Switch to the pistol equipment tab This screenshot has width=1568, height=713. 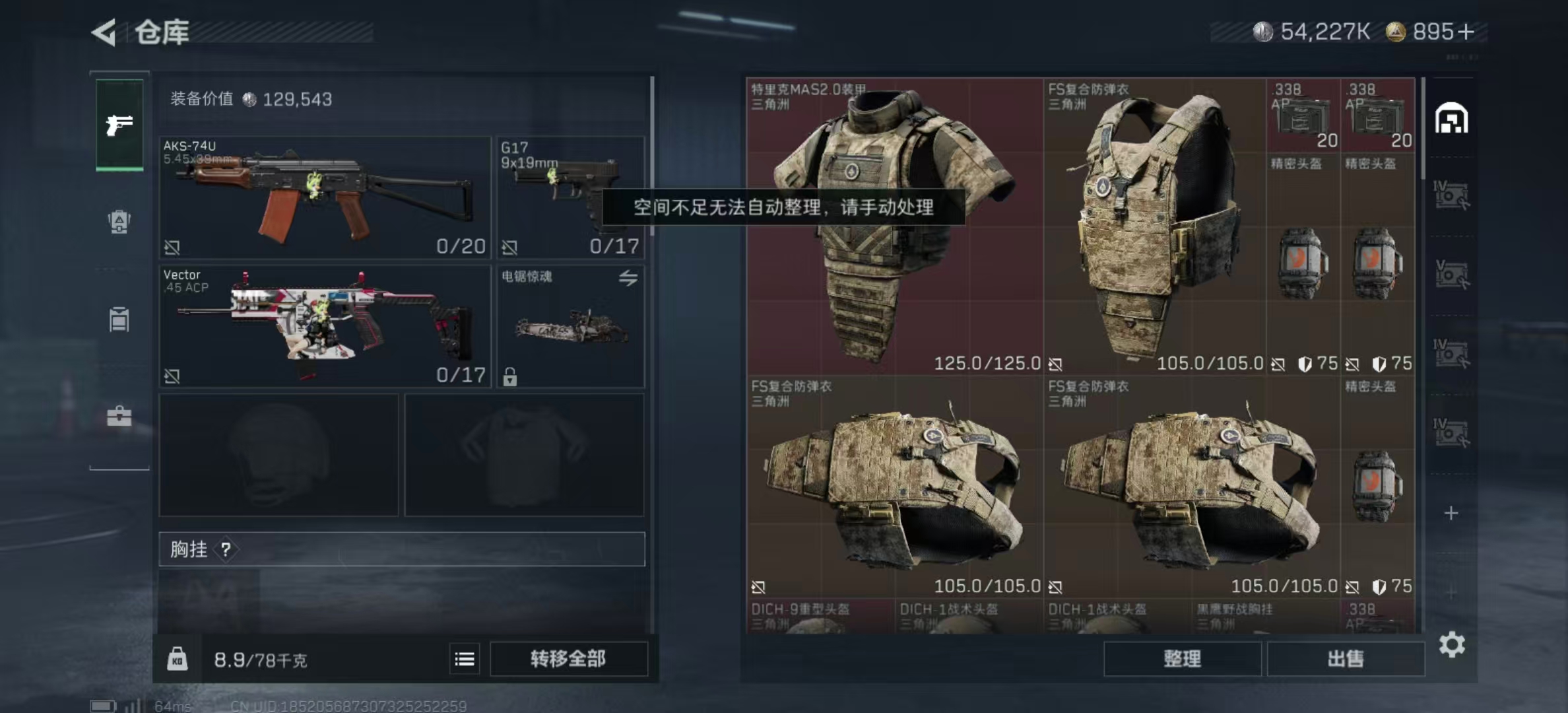coord(119,124)
